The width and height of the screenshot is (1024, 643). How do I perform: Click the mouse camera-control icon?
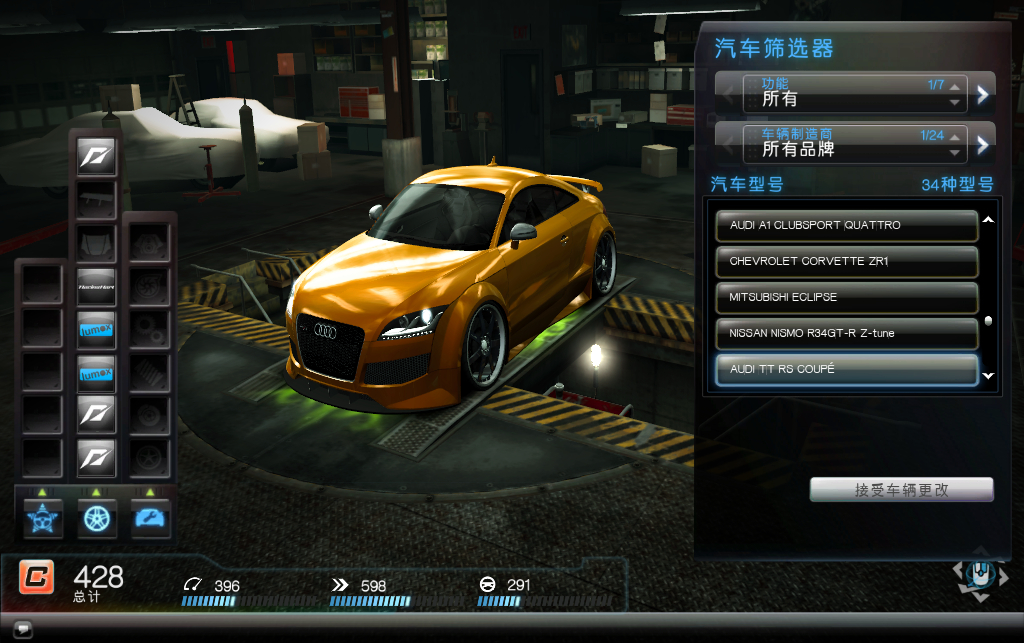point(976,578)
